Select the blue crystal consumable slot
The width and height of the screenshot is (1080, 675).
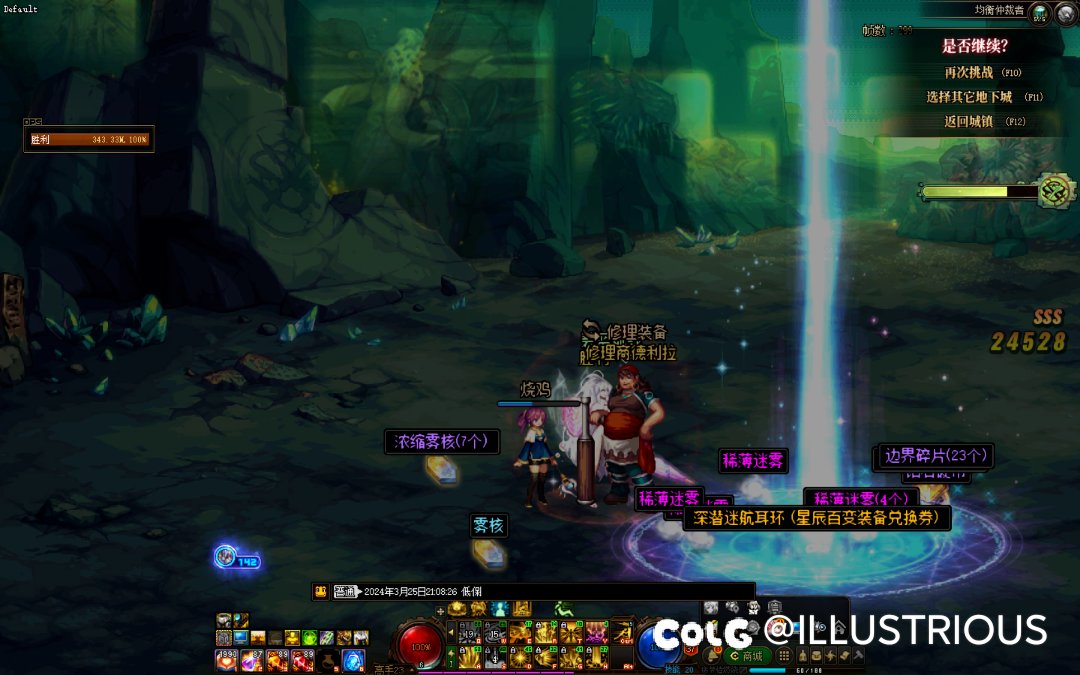(x=354, y=660)
